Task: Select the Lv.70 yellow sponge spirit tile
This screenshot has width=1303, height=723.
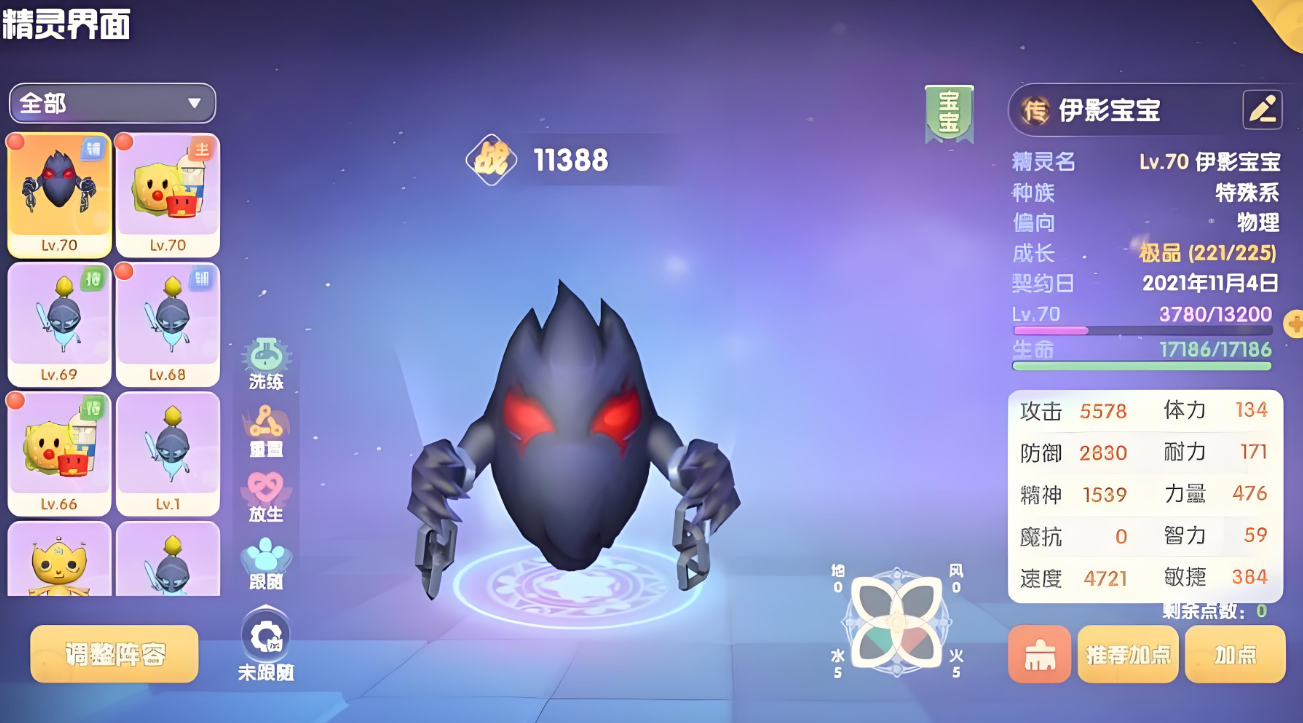Action: coord(167,194)
